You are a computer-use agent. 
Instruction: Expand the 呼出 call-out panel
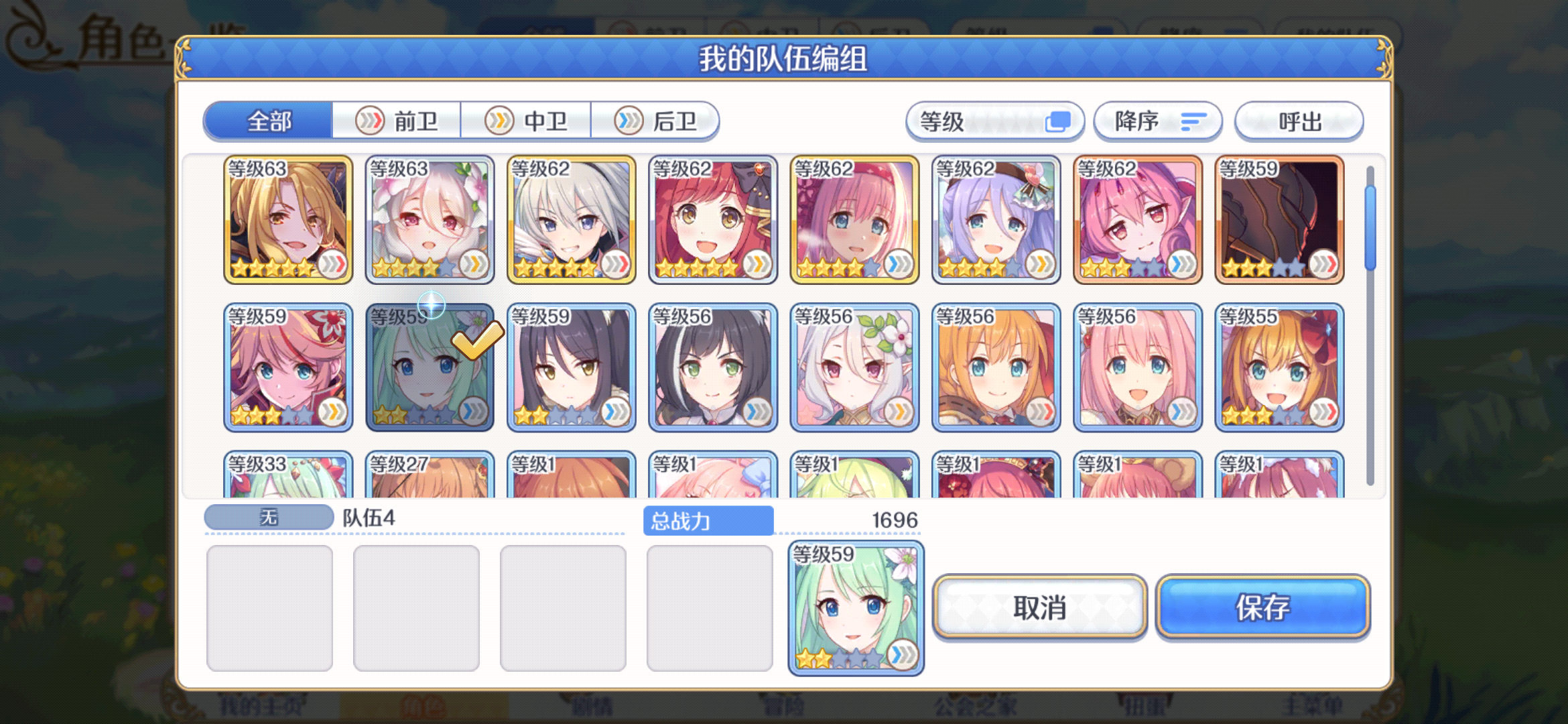1299,121
